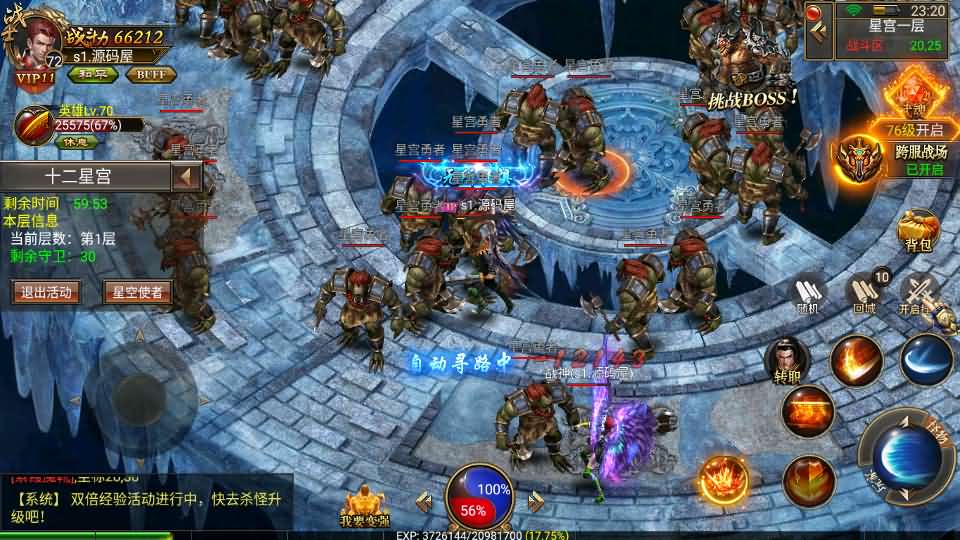Toggle the 和平 attack mode button
The image size is (960, 540).
[x=90, y=74]
